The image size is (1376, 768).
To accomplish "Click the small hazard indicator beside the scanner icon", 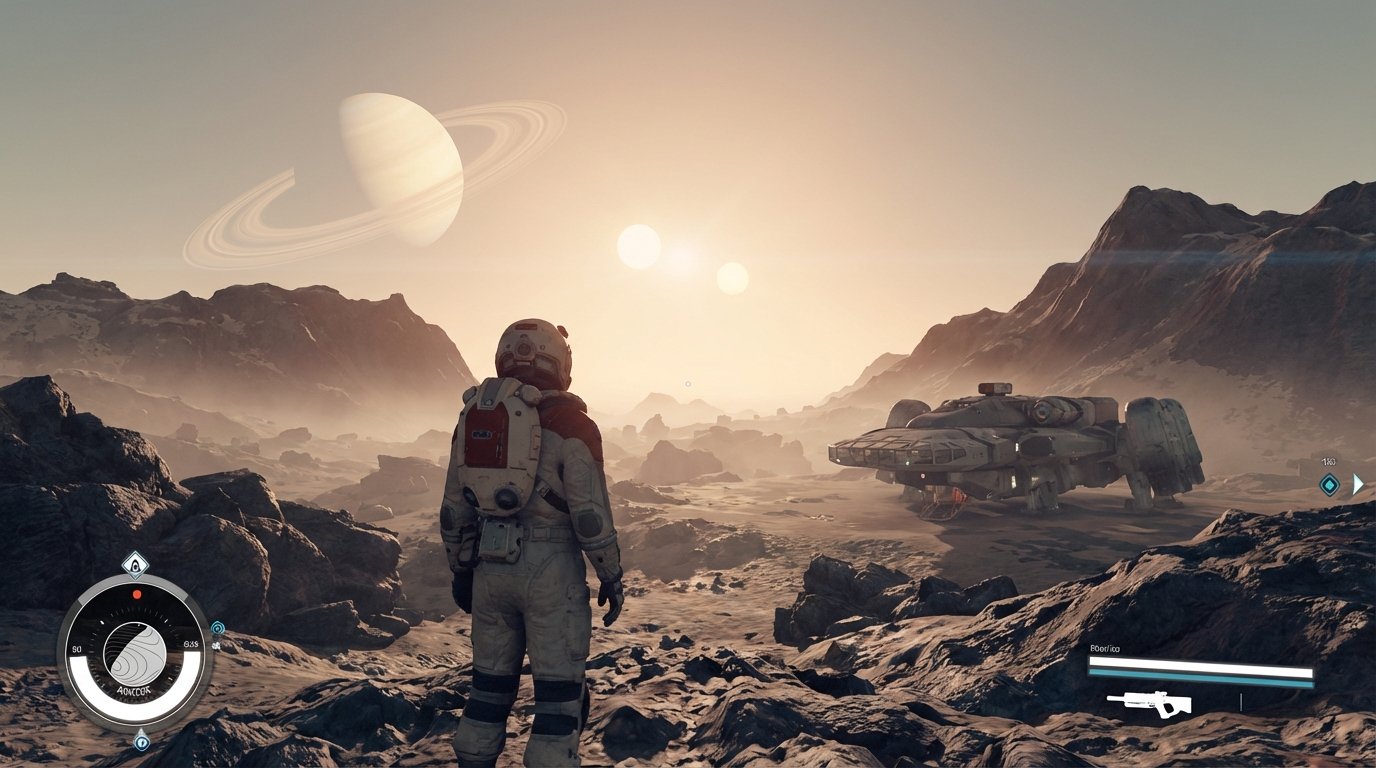I will (216, 645).
